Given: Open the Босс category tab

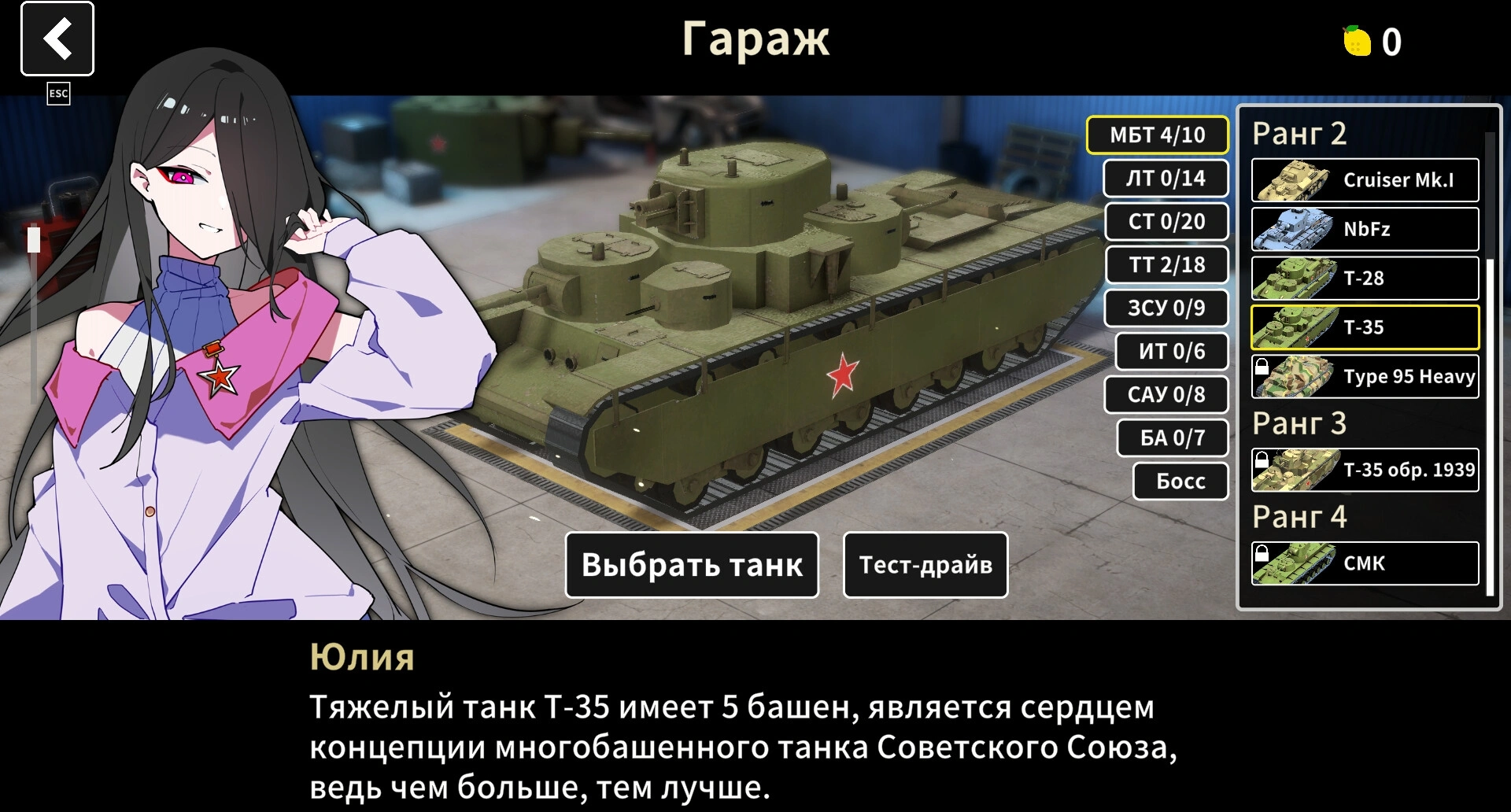Looking at the screenshot, I should tap(1180, 482).
